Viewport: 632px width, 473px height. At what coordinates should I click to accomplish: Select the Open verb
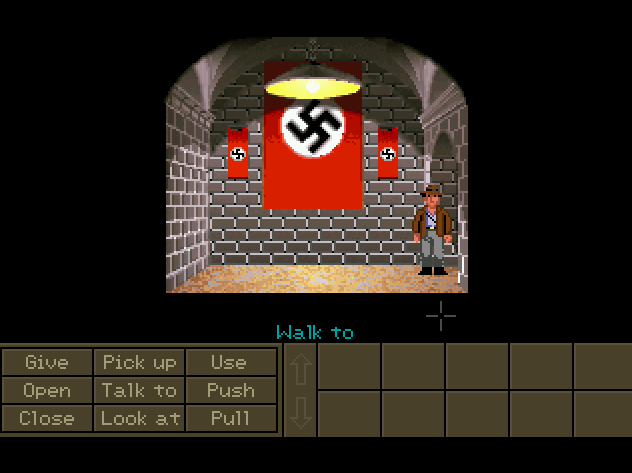point(47,390)
